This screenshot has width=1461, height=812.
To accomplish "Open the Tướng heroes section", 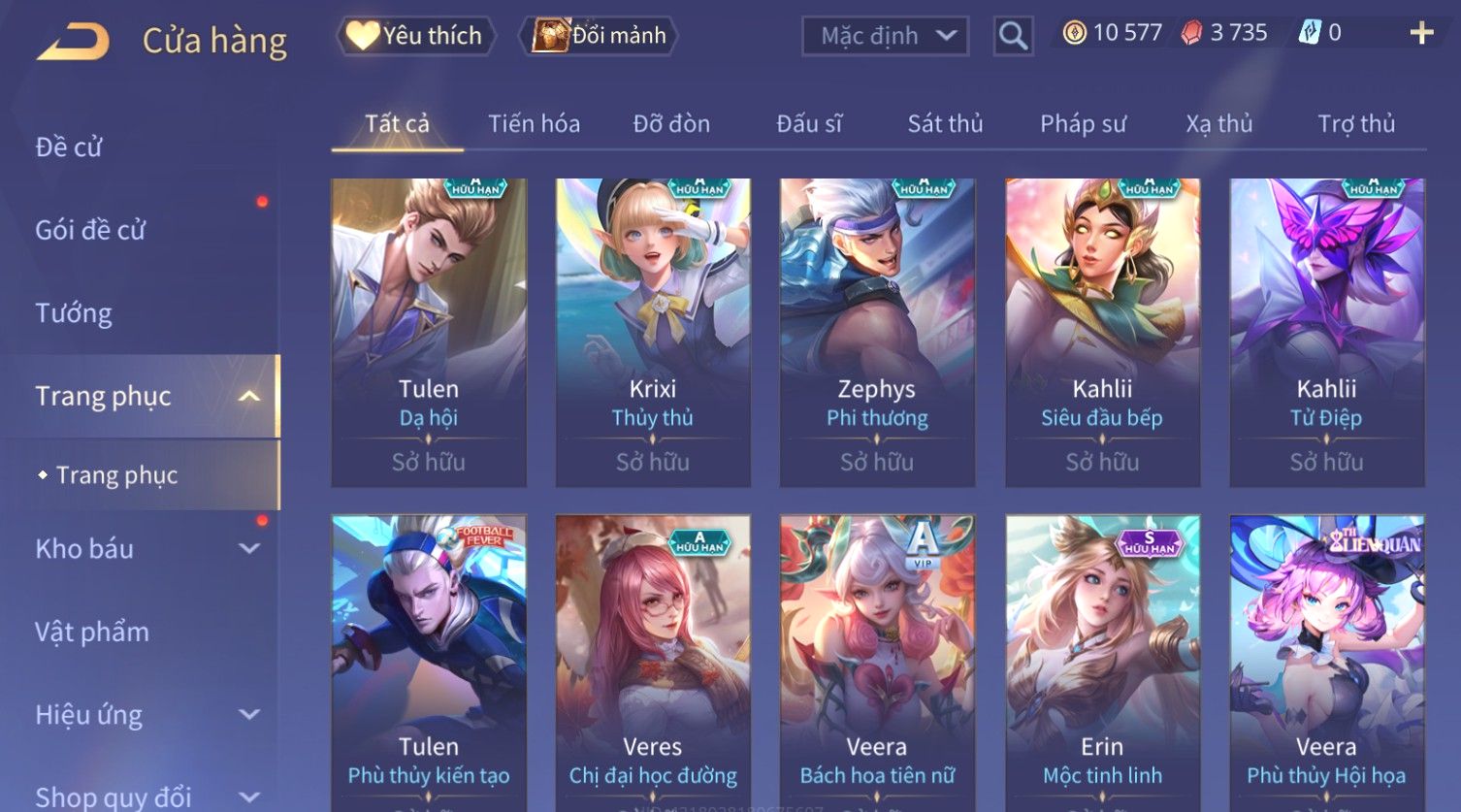I will 74,313.
